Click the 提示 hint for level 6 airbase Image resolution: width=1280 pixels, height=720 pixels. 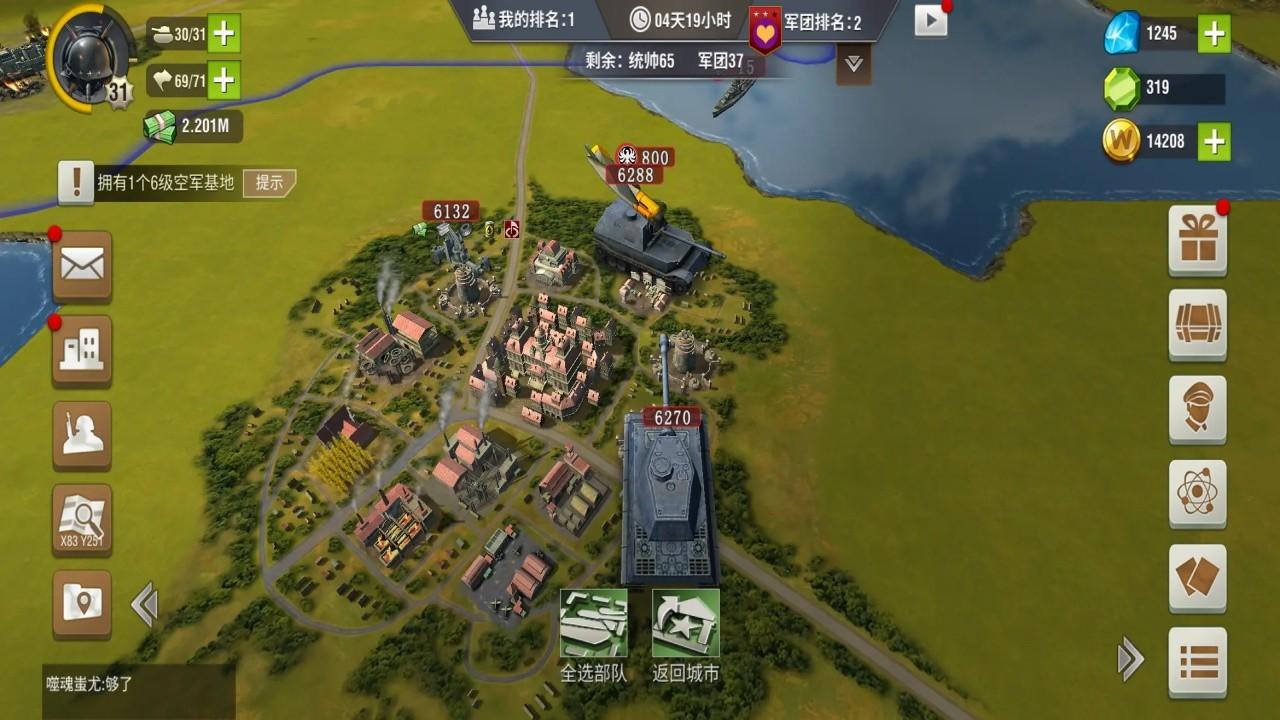(270, 183)
